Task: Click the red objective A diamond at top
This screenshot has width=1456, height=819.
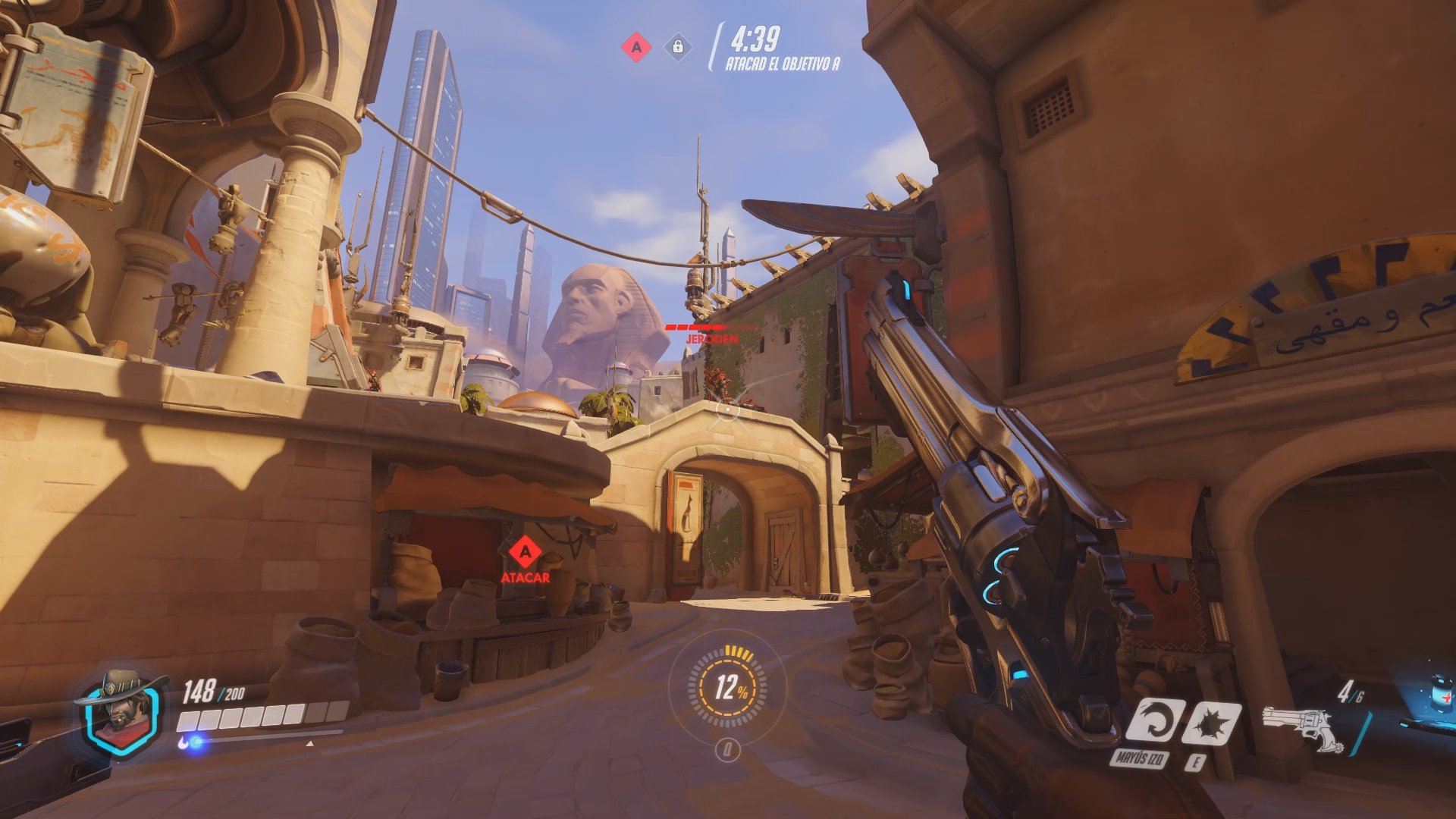Action: tap(636, 47)
